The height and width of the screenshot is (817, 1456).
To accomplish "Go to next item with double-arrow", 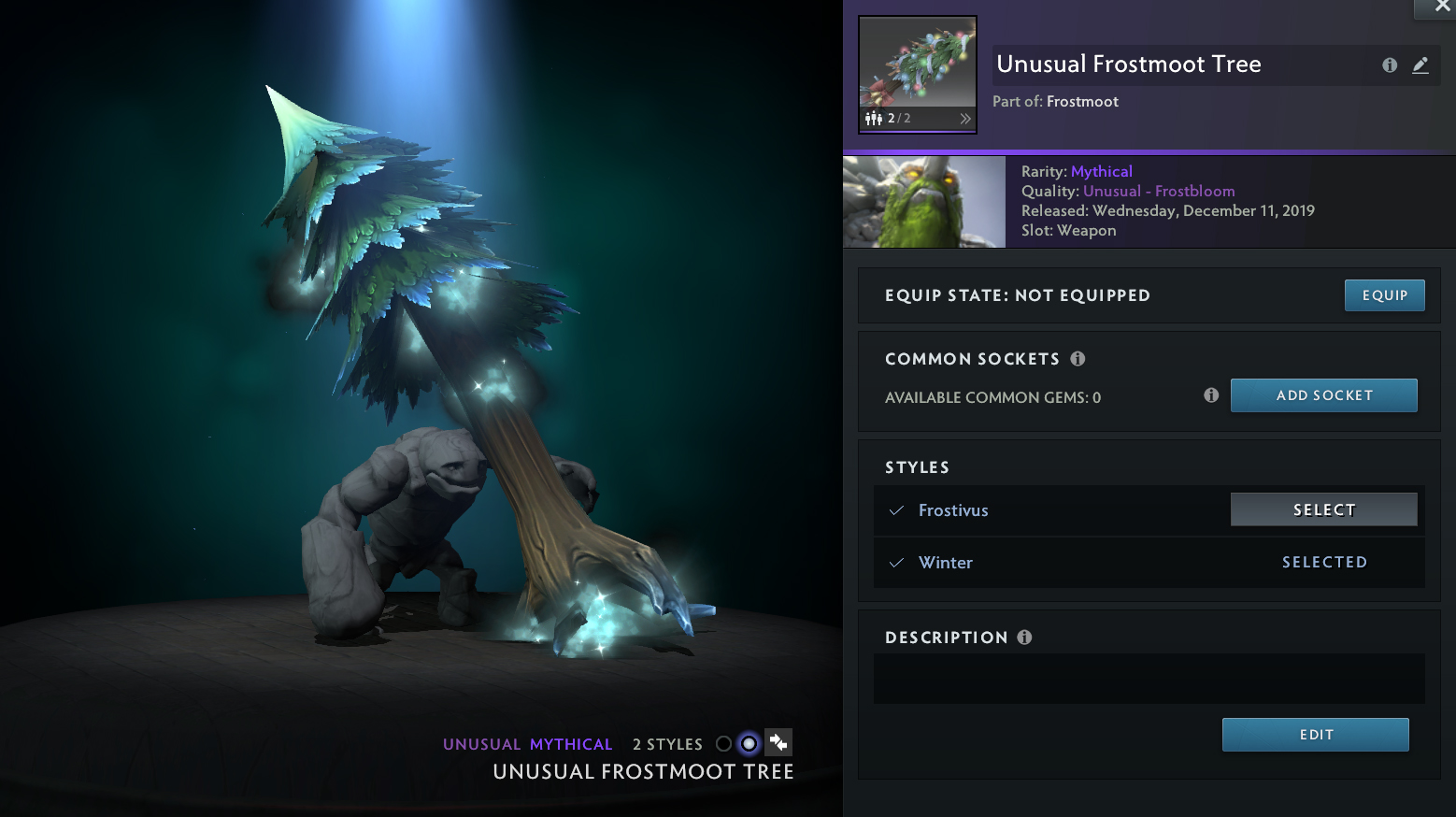I will pos(965,119).
